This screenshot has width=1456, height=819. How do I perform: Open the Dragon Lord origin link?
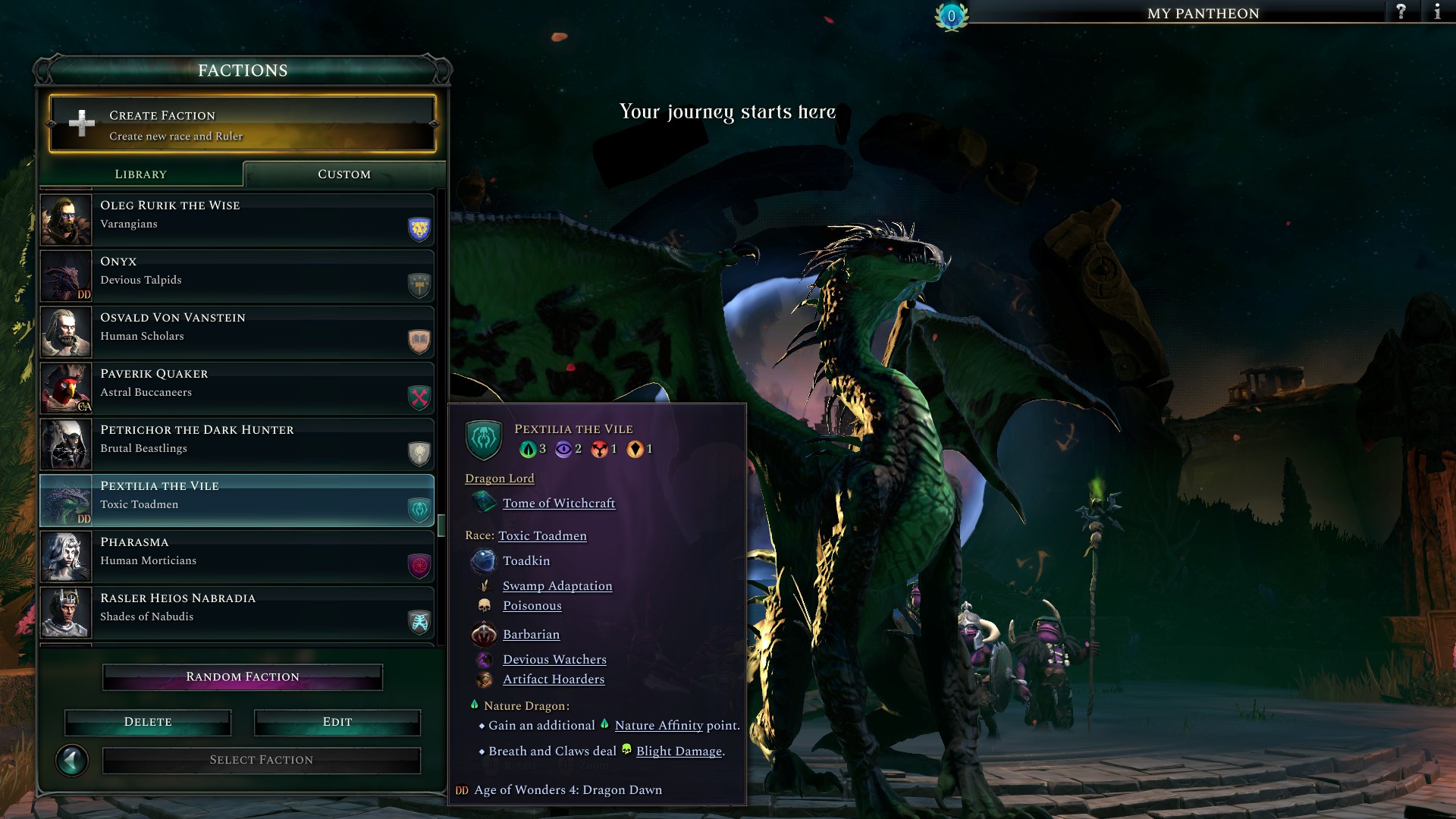(499, 478)
